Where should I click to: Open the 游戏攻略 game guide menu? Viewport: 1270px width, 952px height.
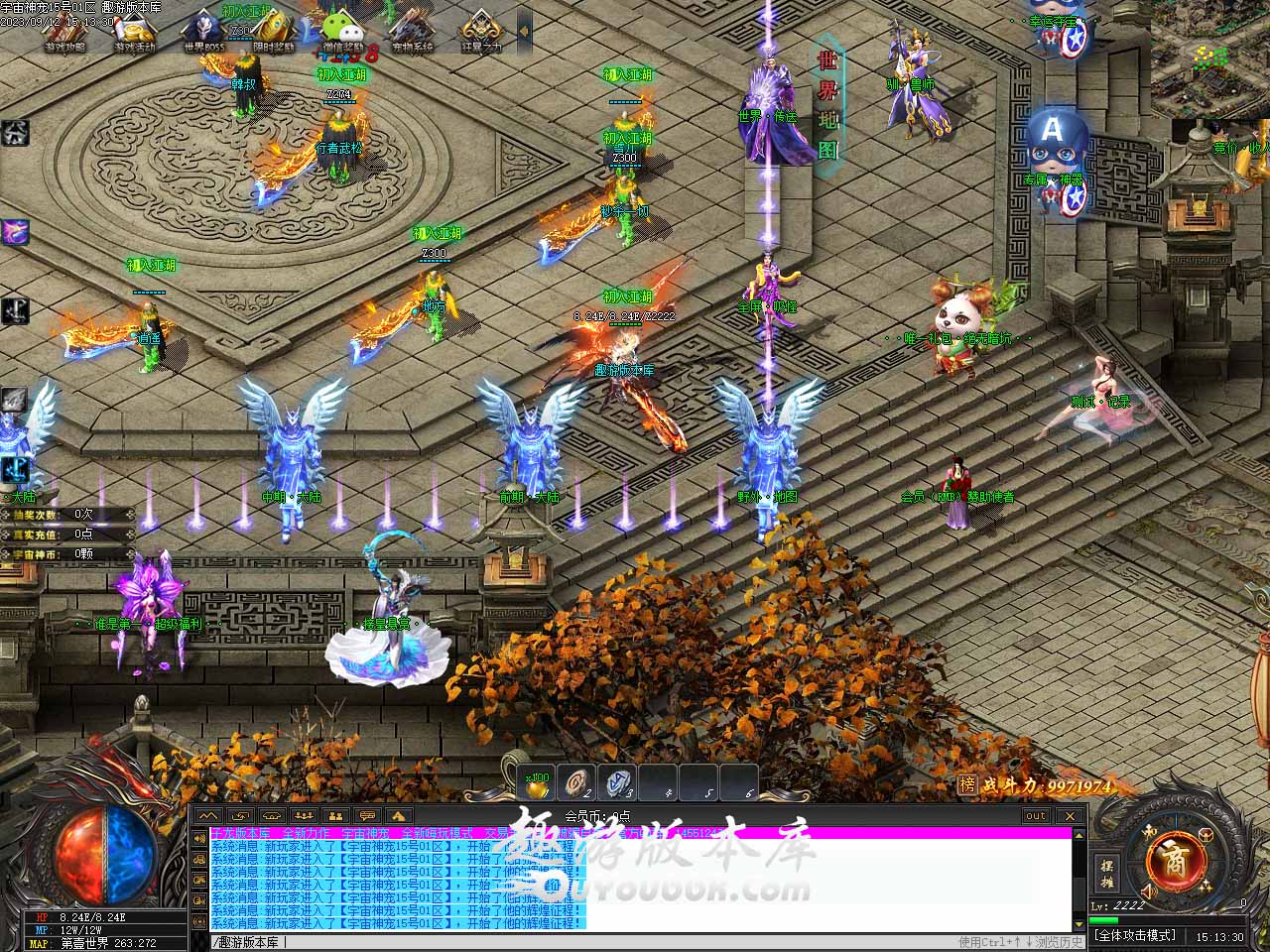65,32
